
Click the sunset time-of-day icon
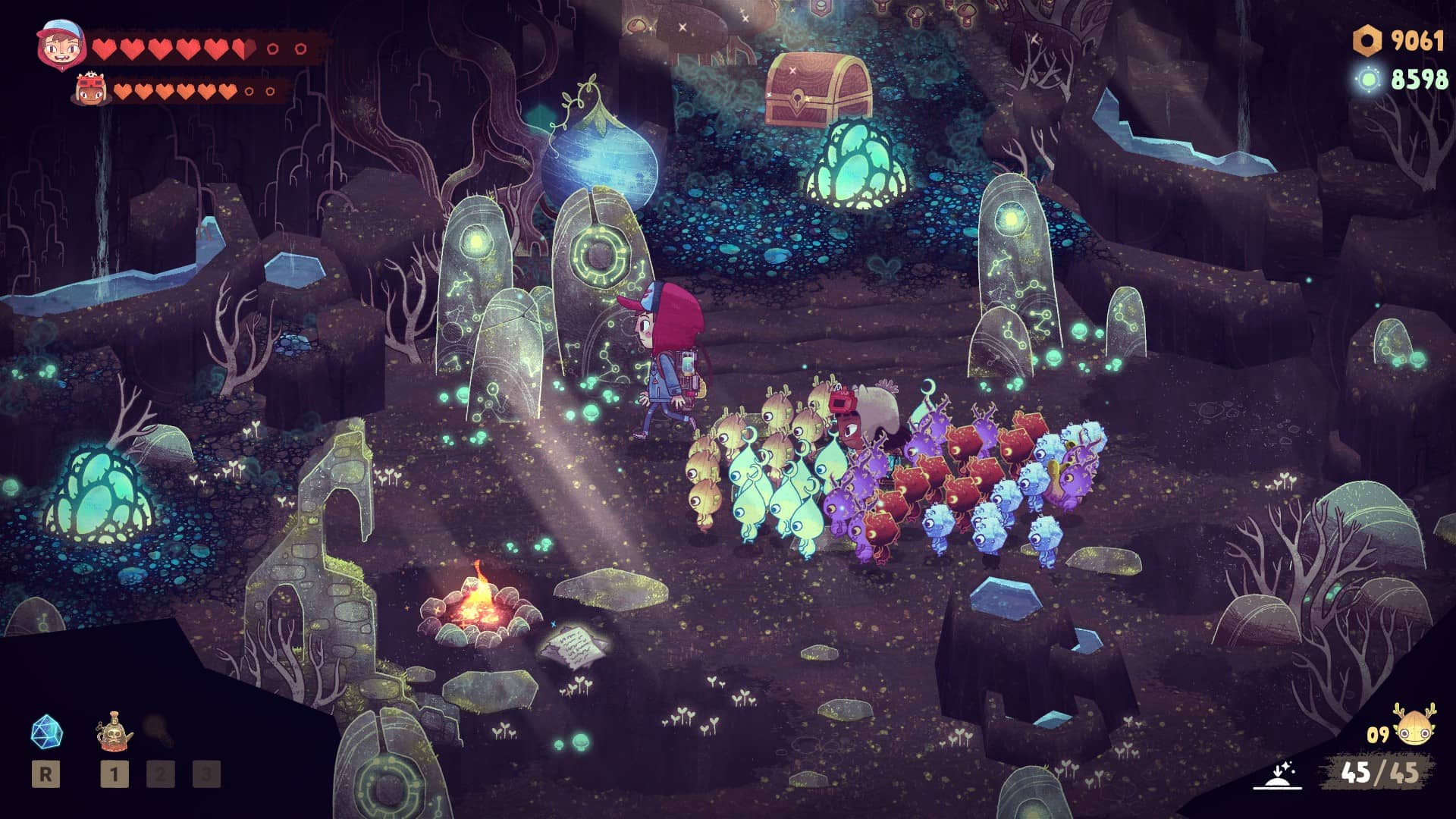1277,775
